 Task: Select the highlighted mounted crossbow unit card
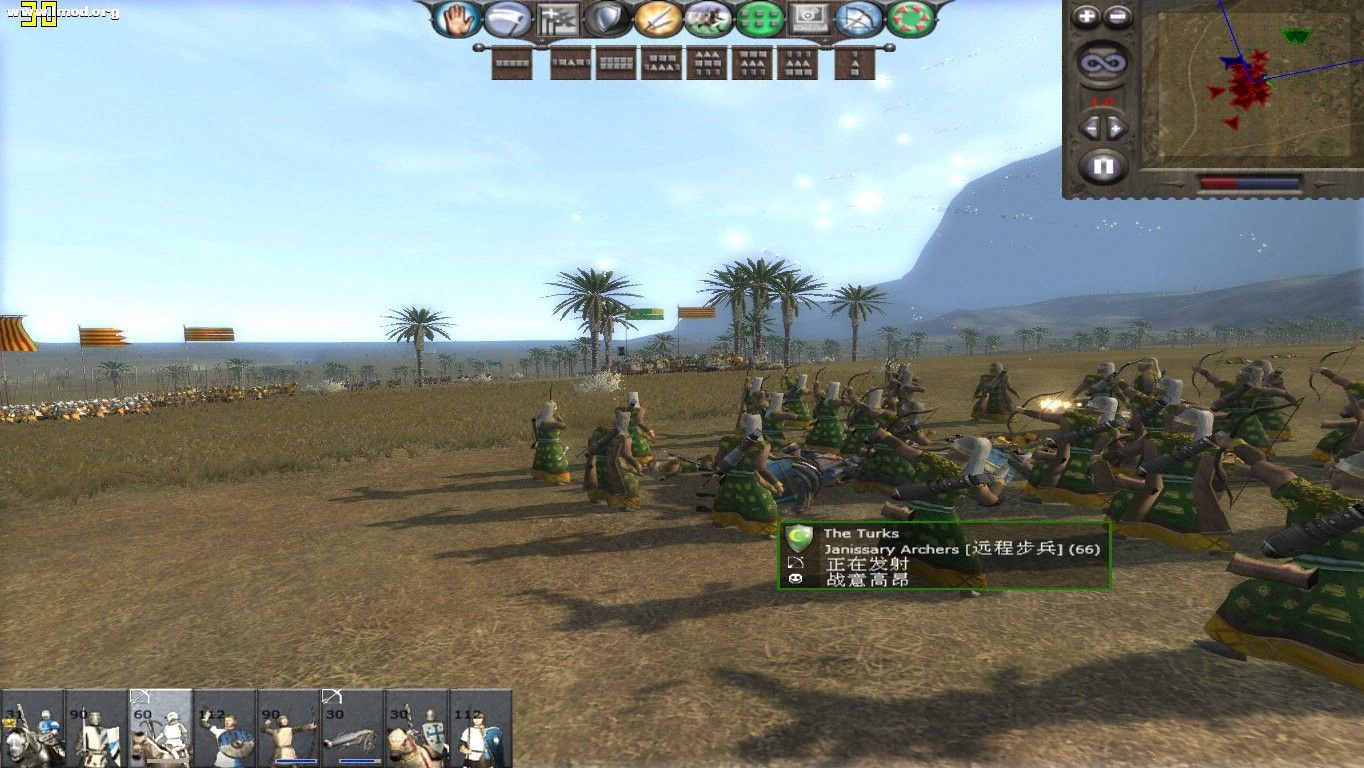tap(160, 729)
